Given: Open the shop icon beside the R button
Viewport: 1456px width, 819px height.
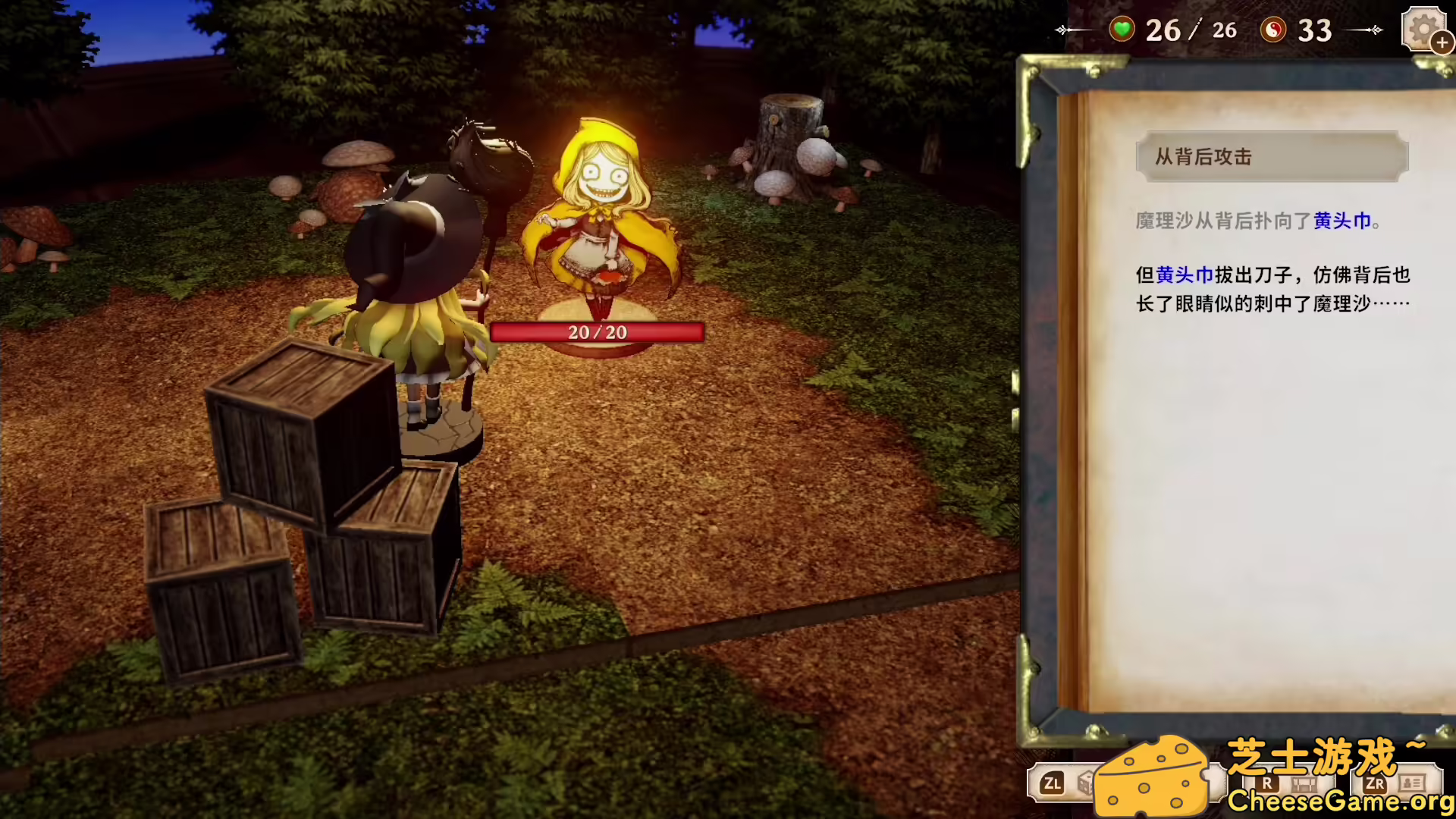Looking at the screenshot, I should 1303,783.
